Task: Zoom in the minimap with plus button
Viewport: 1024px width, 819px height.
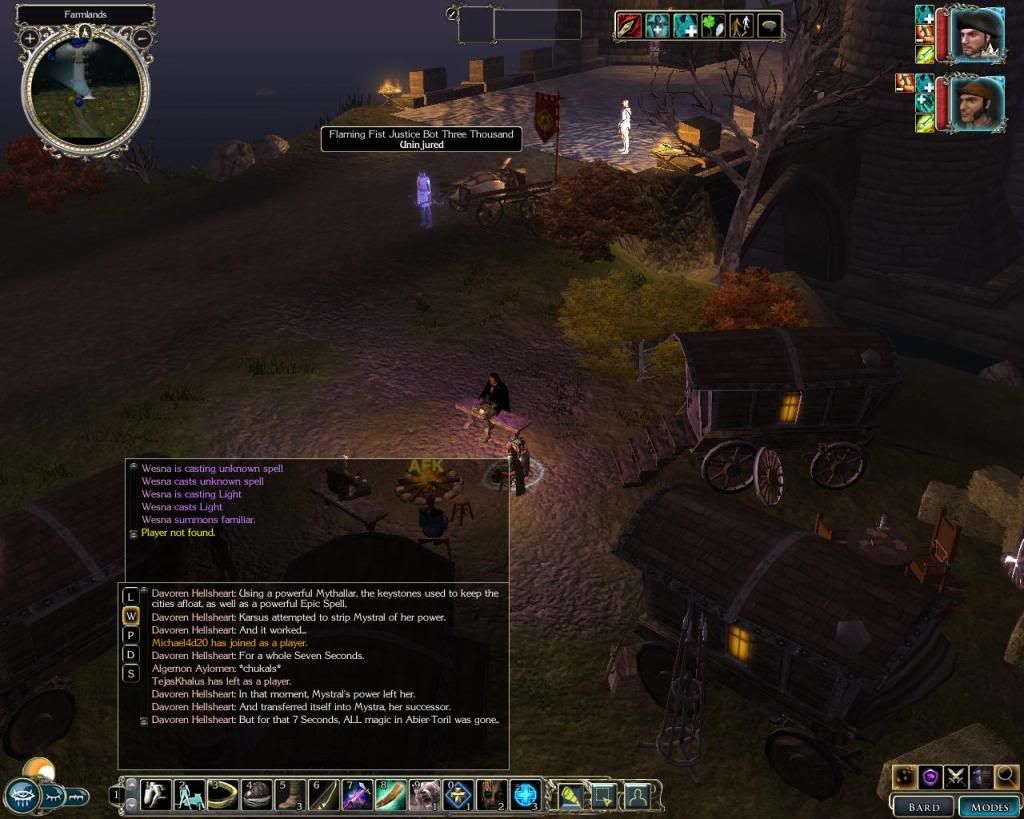Action: 30,38
